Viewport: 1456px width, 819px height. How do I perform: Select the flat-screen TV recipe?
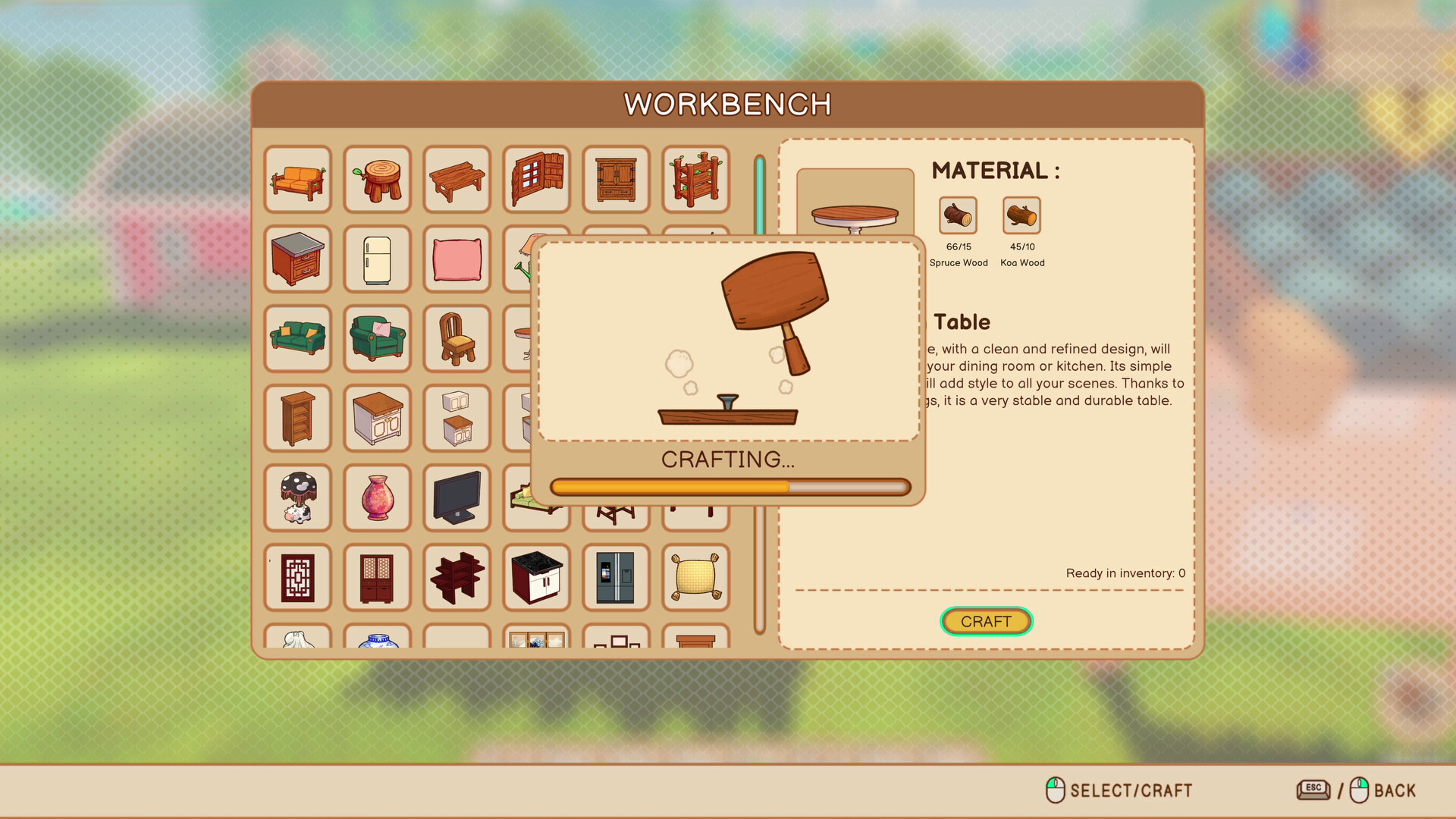click(x=457, y=497)
